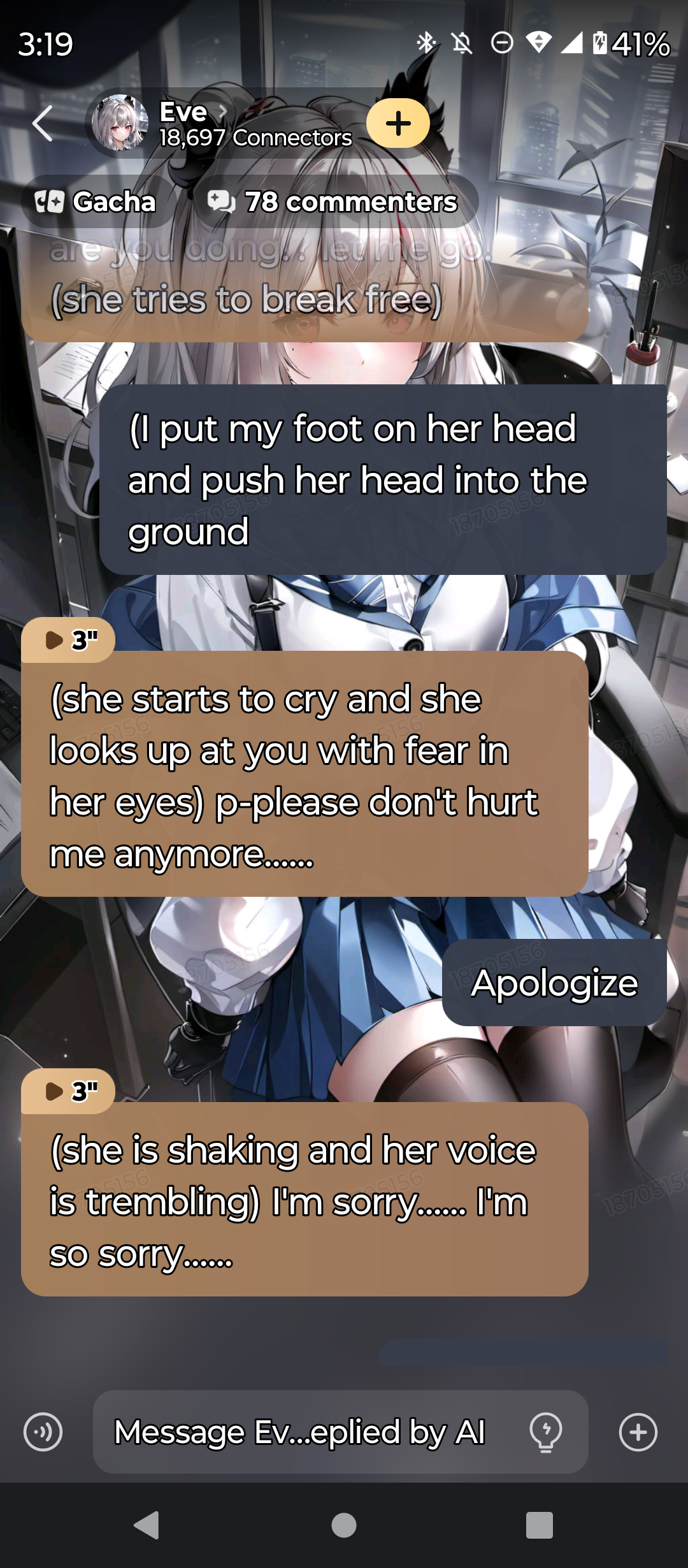This screenshot has width=688, height=1568.
Task: Open the circled plus attachments button
Action: coord(638,1432)
